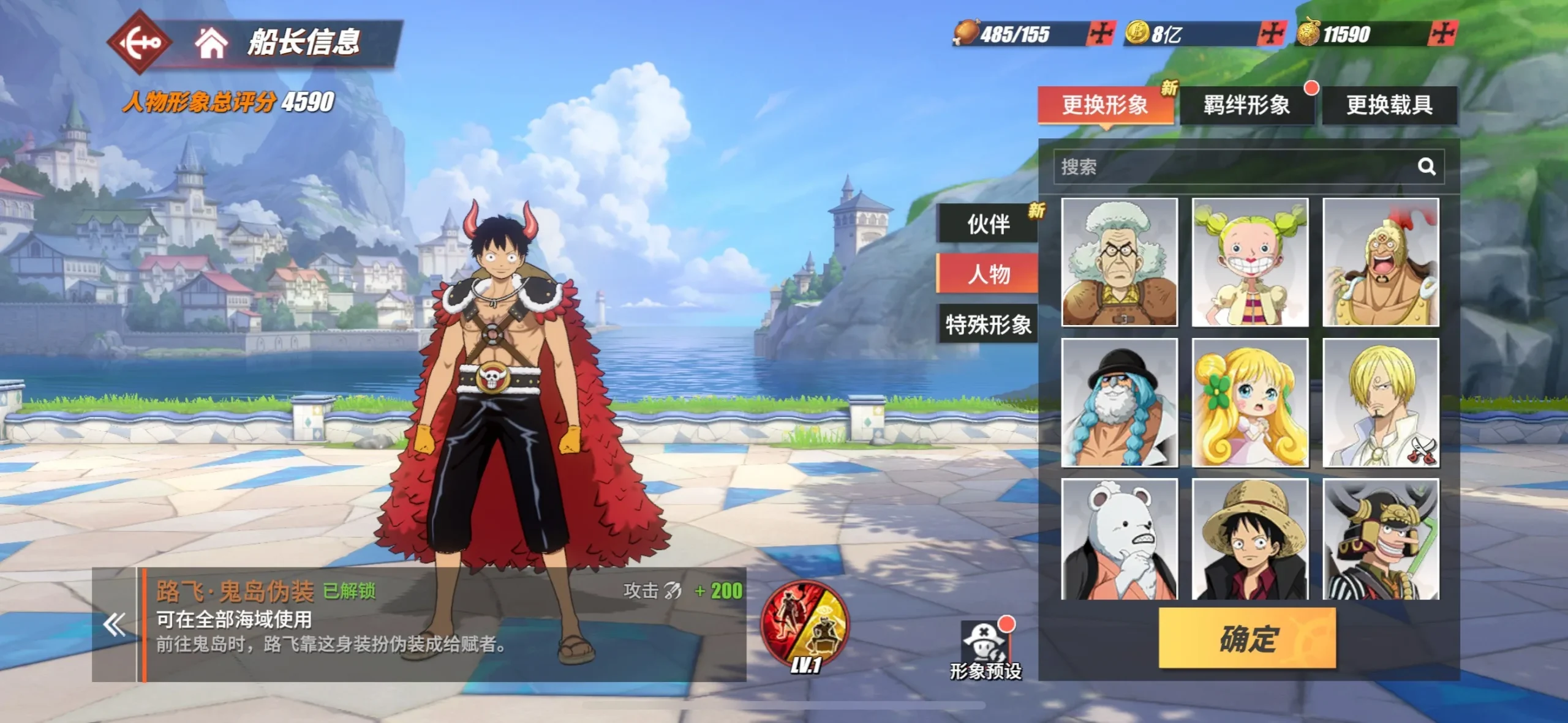Switch to the 更换形象 tab
Image resolution: width=1568 pixels, height=723 pixels.
[1105, 105]
